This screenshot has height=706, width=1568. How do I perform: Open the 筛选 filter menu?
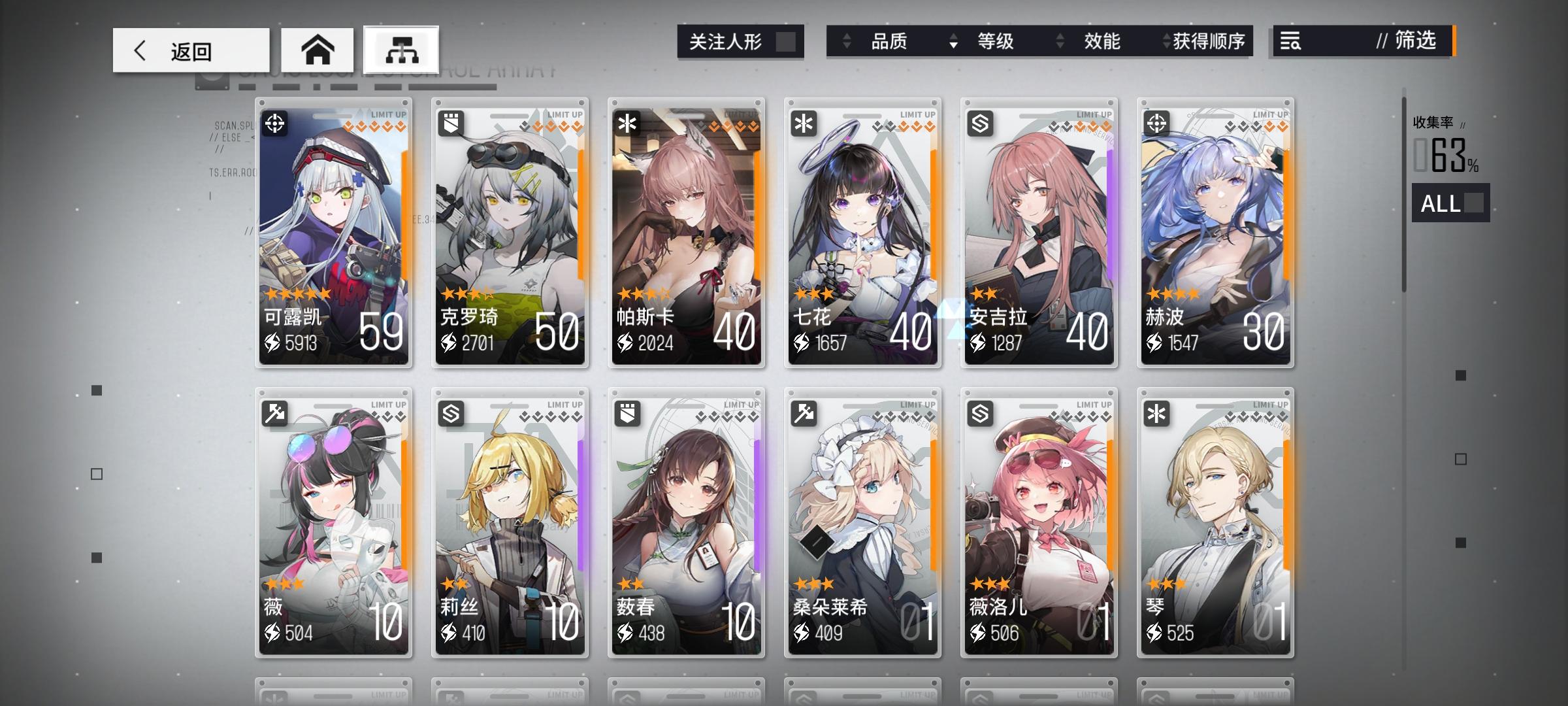pos(1413,42)
